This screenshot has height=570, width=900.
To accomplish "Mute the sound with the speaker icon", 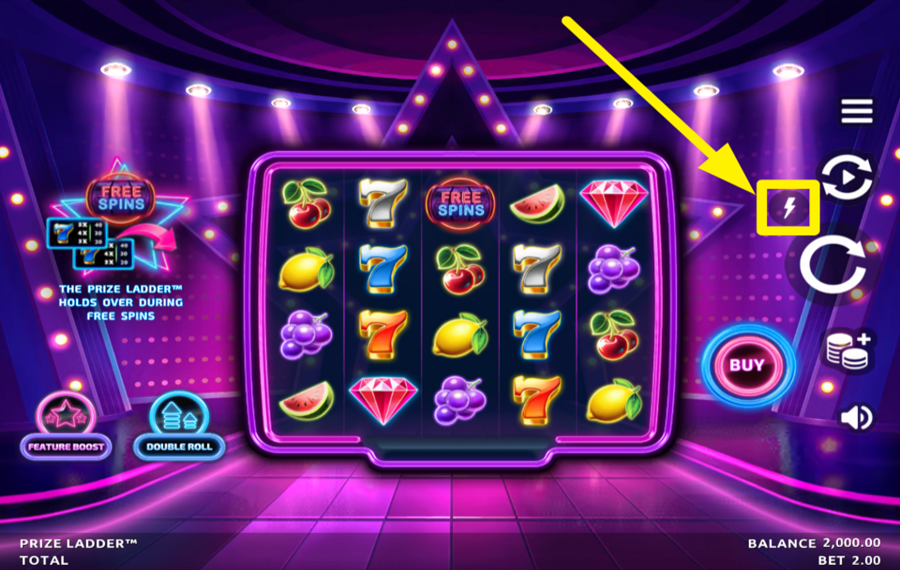I will tap(856, 416).
